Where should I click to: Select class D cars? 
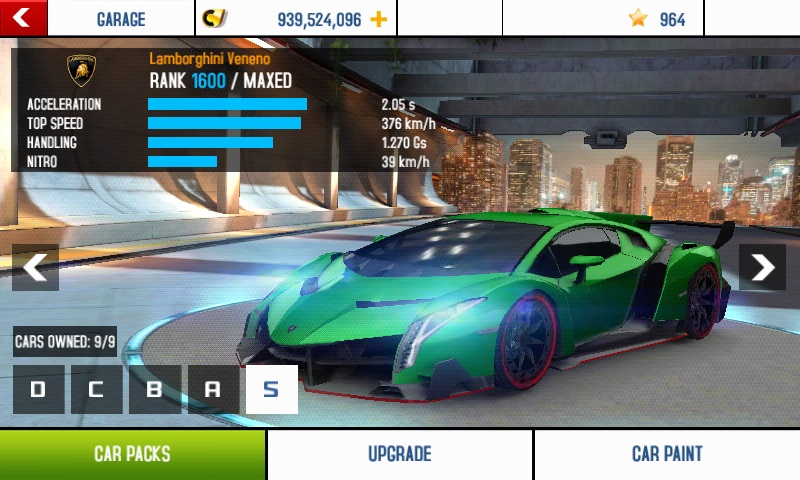(x=38, y=389)
